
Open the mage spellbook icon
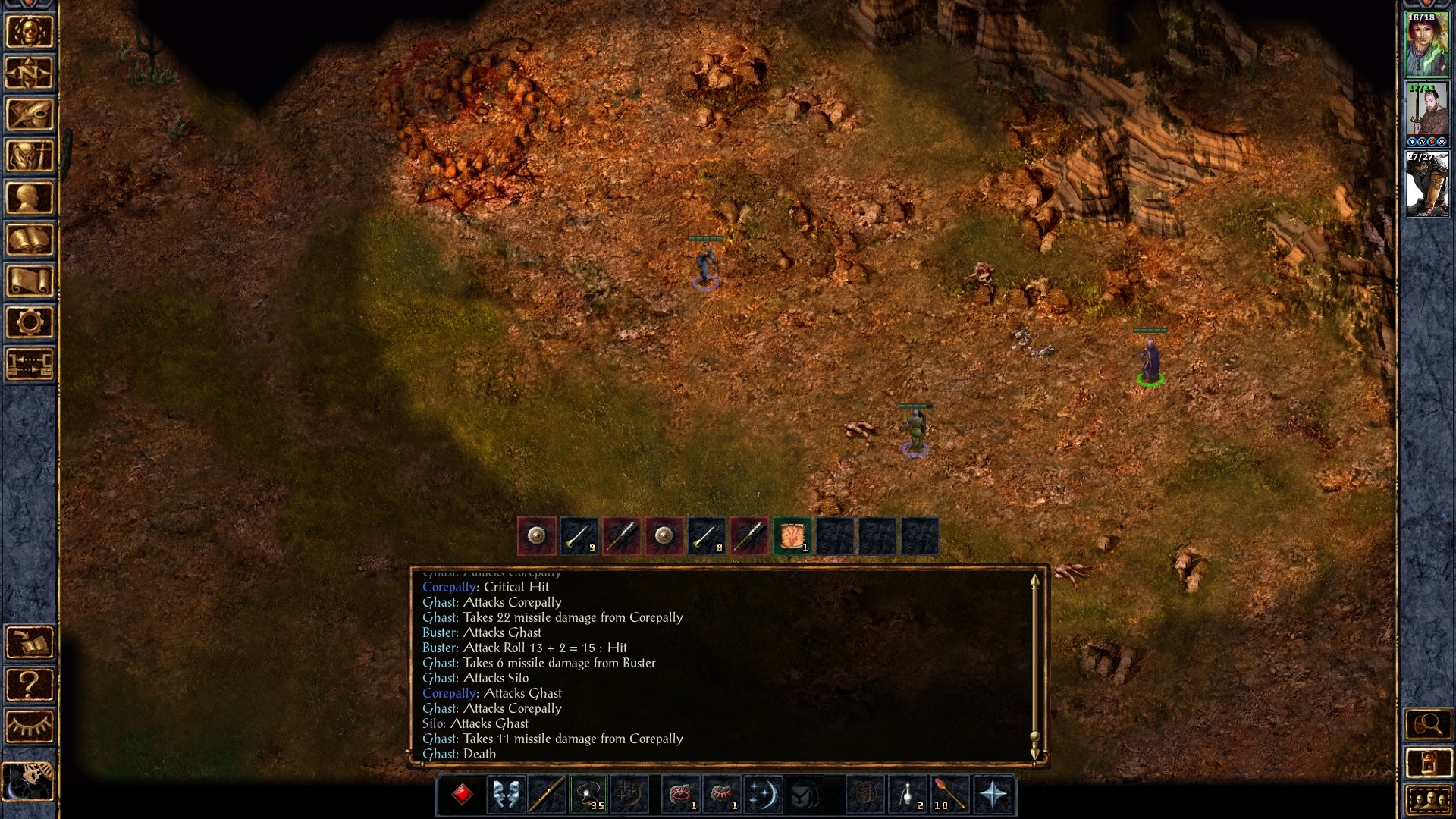(30, 240)
